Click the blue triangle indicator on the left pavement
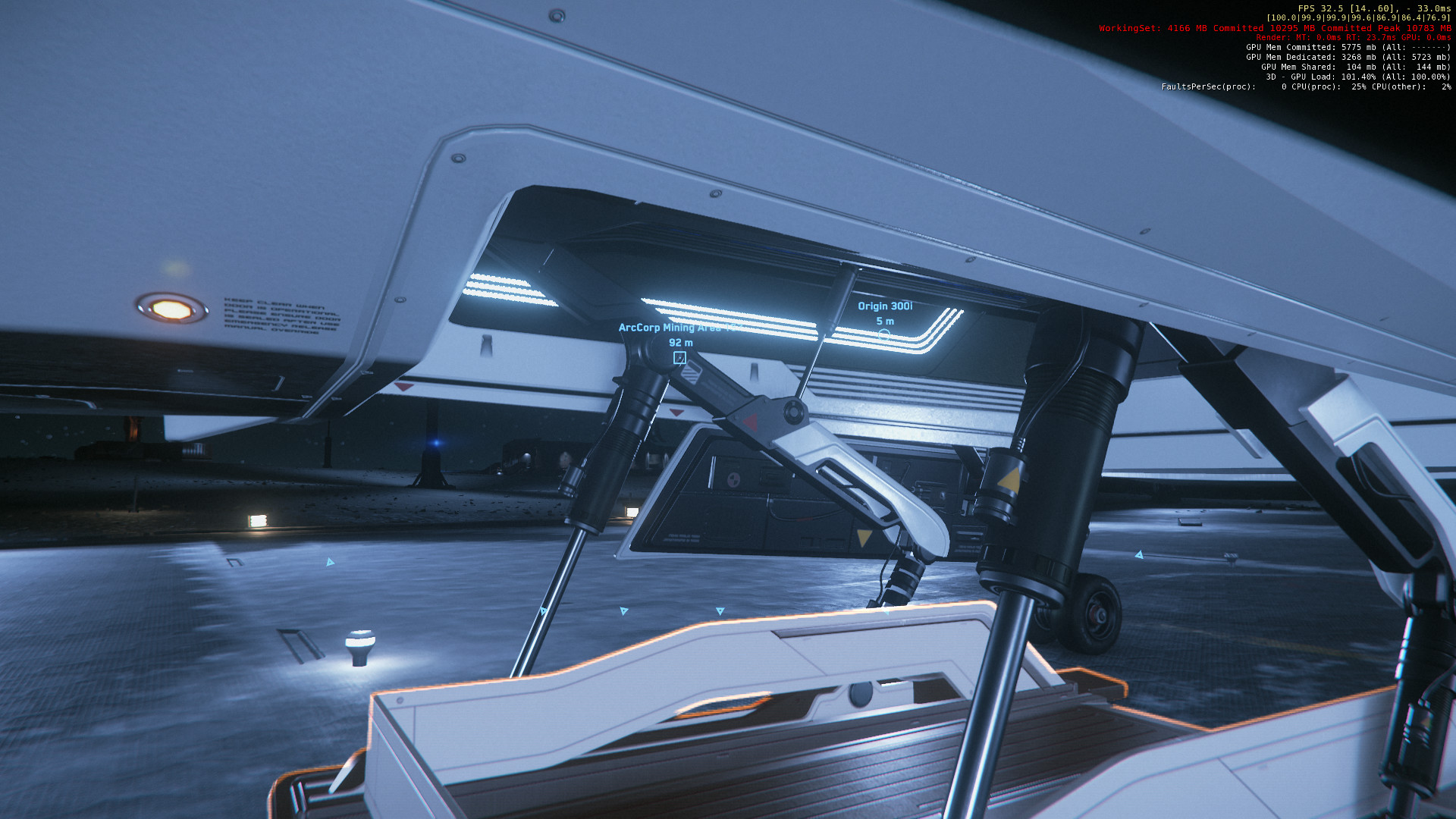Viewport: 1456px width, 819px height. click(x=330, y=561)
